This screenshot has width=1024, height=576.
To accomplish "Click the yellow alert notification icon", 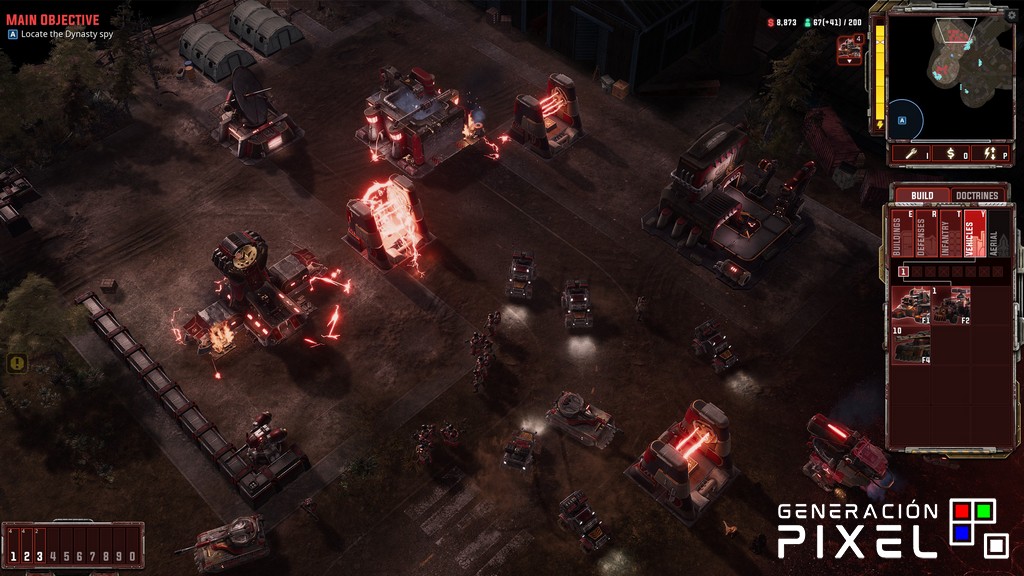I will click(x=17, y=364).
